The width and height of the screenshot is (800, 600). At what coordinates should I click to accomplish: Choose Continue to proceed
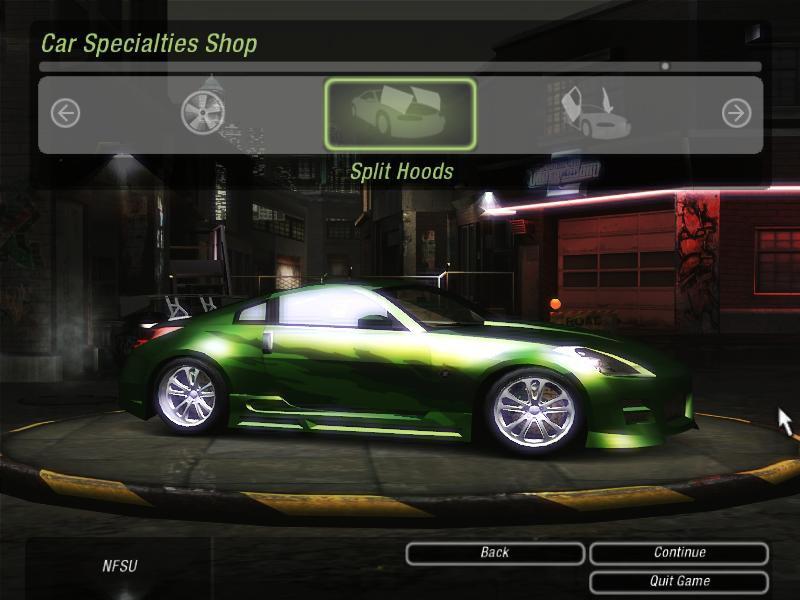pyautogui.click(x=679, y=553)
